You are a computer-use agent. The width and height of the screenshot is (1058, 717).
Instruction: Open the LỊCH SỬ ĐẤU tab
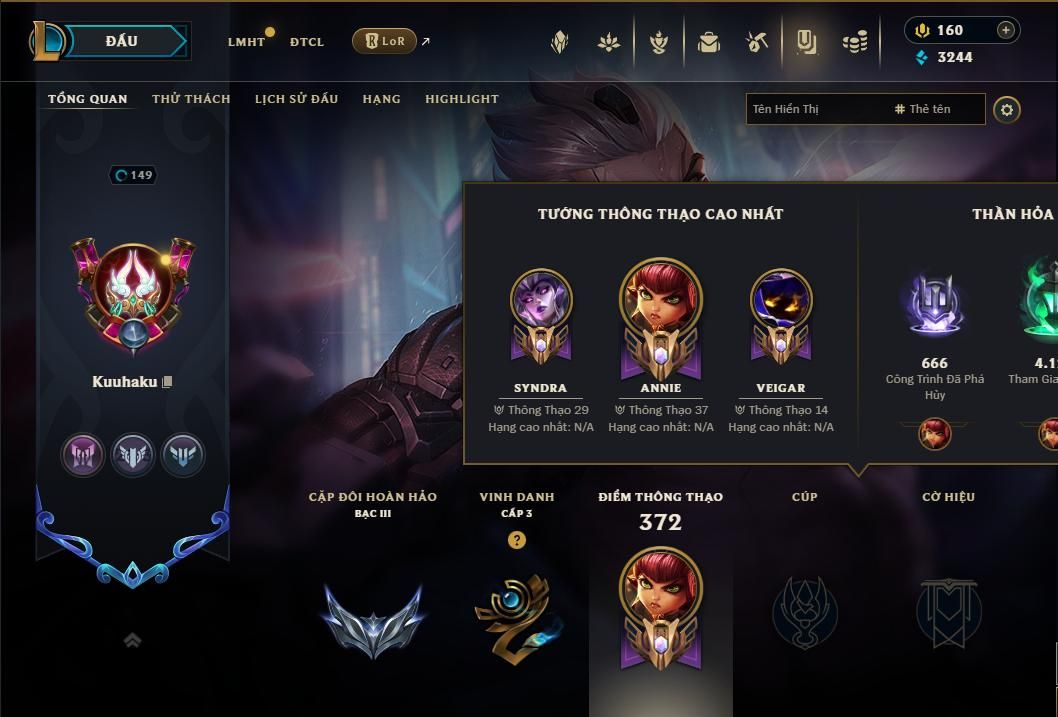pyautogui.click(x=296, y=99)
